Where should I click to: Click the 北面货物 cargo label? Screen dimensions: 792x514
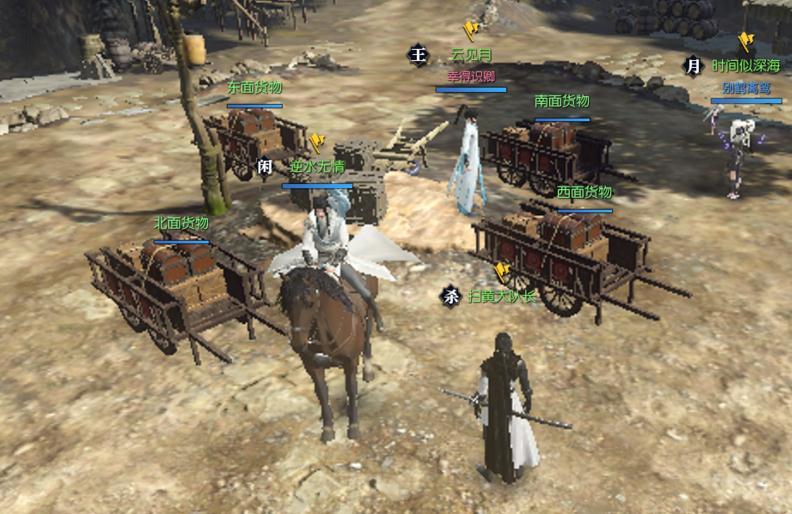pos(181,223)
